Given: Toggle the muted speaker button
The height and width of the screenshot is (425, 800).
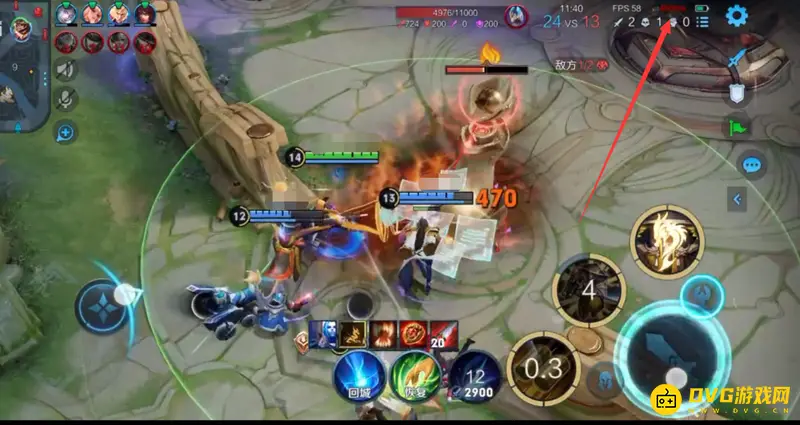Looking at the screenshot, I should [66, 69].
